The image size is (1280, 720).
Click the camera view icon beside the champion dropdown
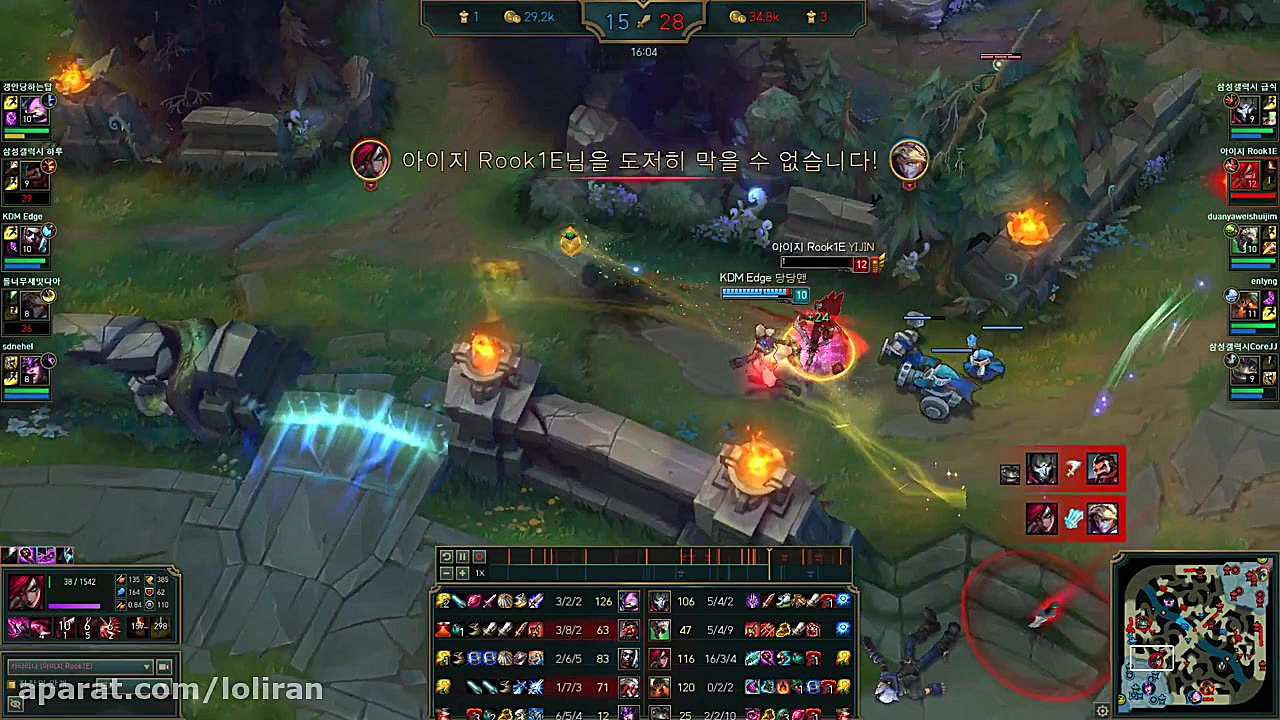pyautogui.click(x=163, y=666)
